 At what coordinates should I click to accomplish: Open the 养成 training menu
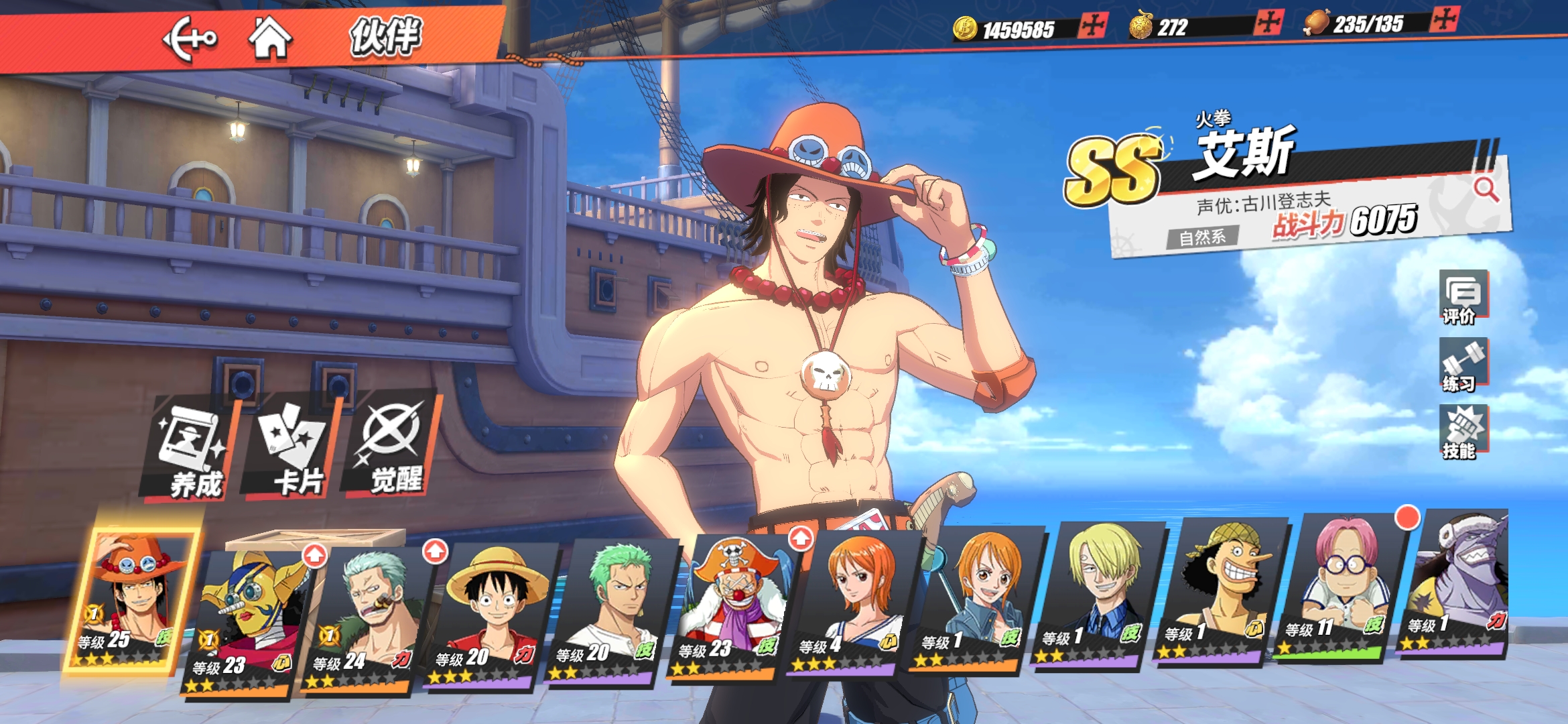tap(192, 449)
